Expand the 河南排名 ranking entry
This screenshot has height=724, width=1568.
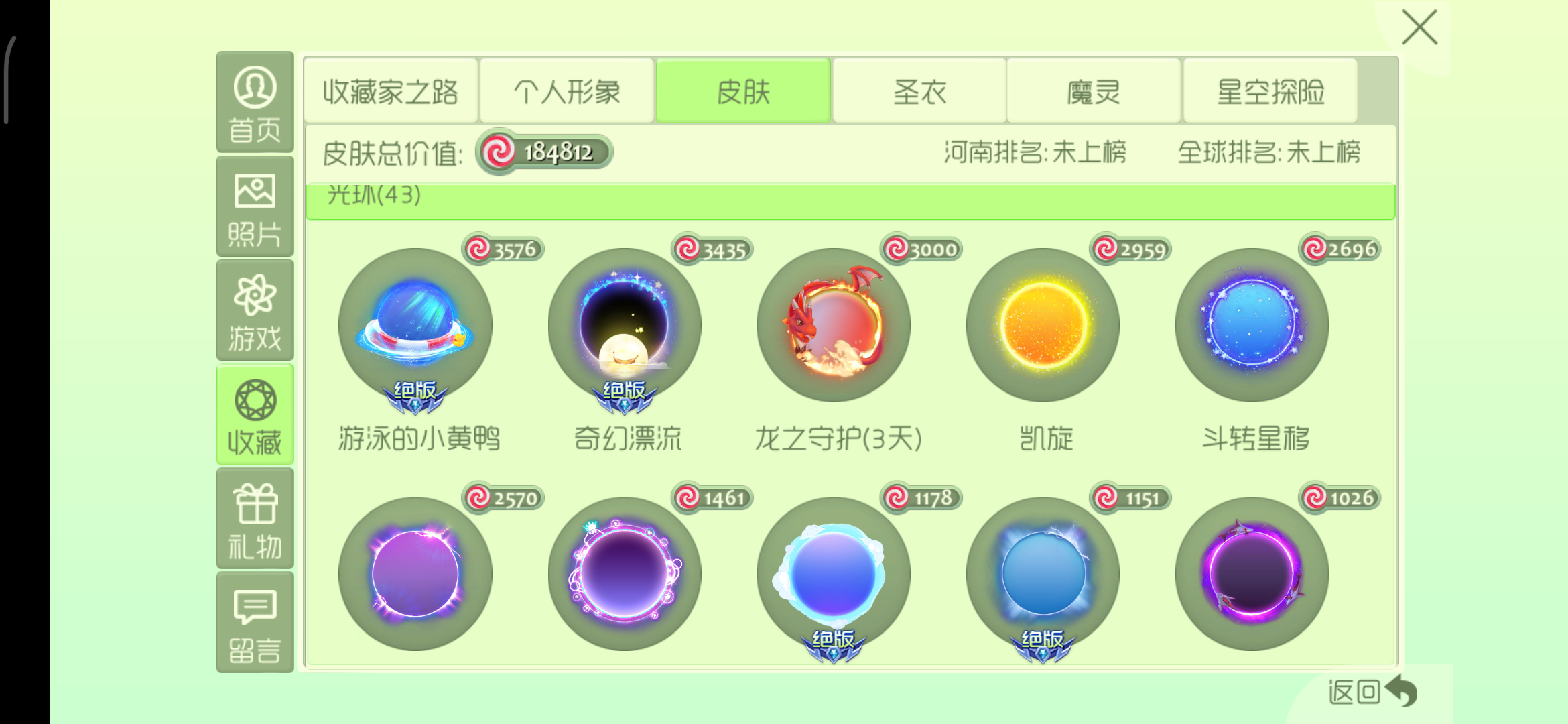point(1035,153)
